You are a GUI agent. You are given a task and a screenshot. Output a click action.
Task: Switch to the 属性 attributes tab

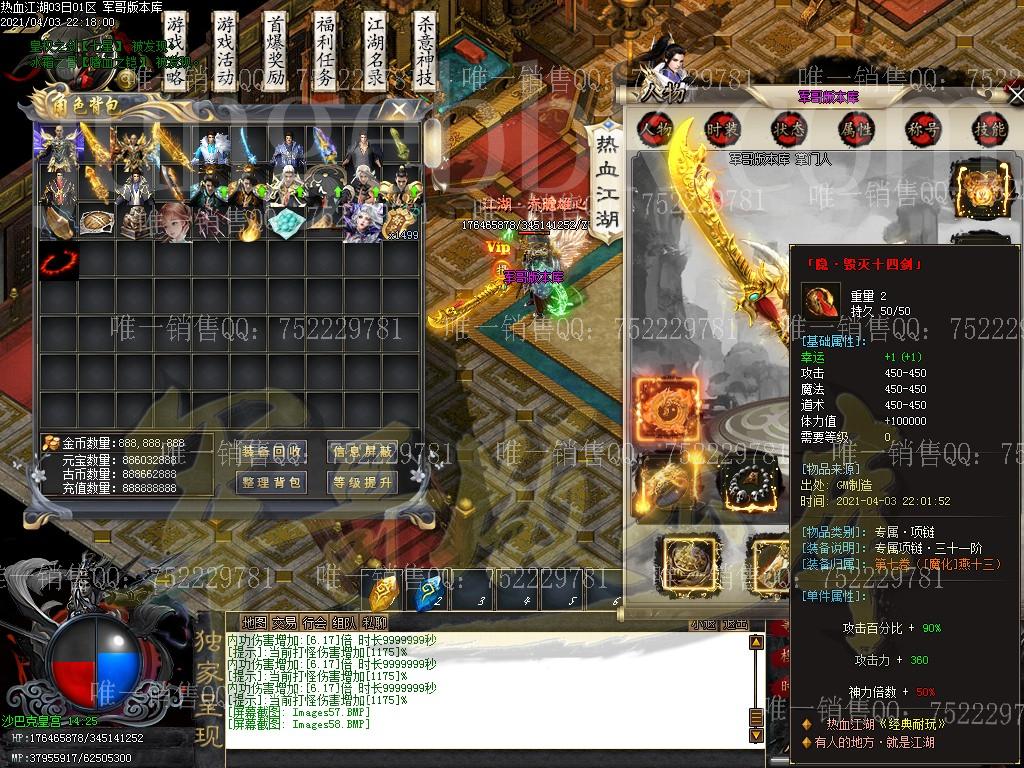tap(856, 128)
